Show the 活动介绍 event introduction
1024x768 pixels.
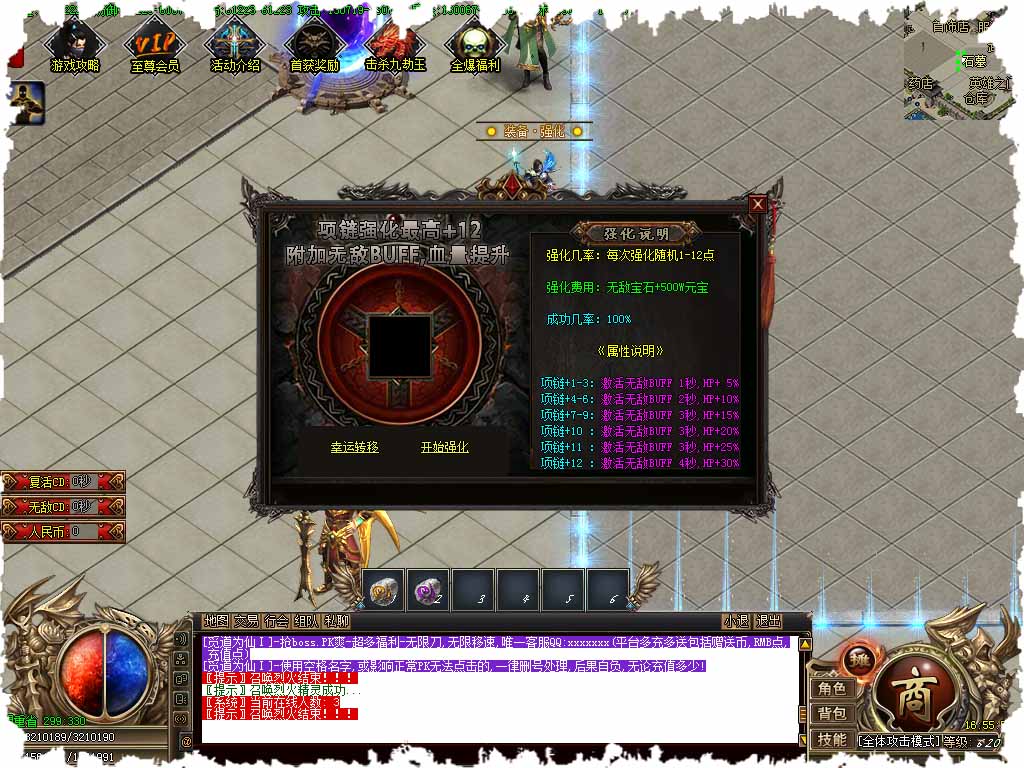[x=235, y=46]
